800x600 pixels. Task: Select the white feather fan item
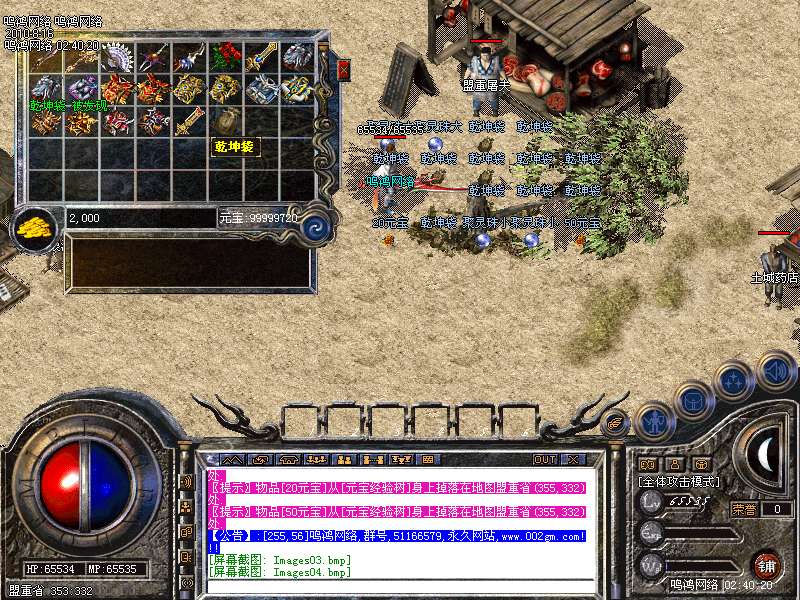click(x=119, y=57)
